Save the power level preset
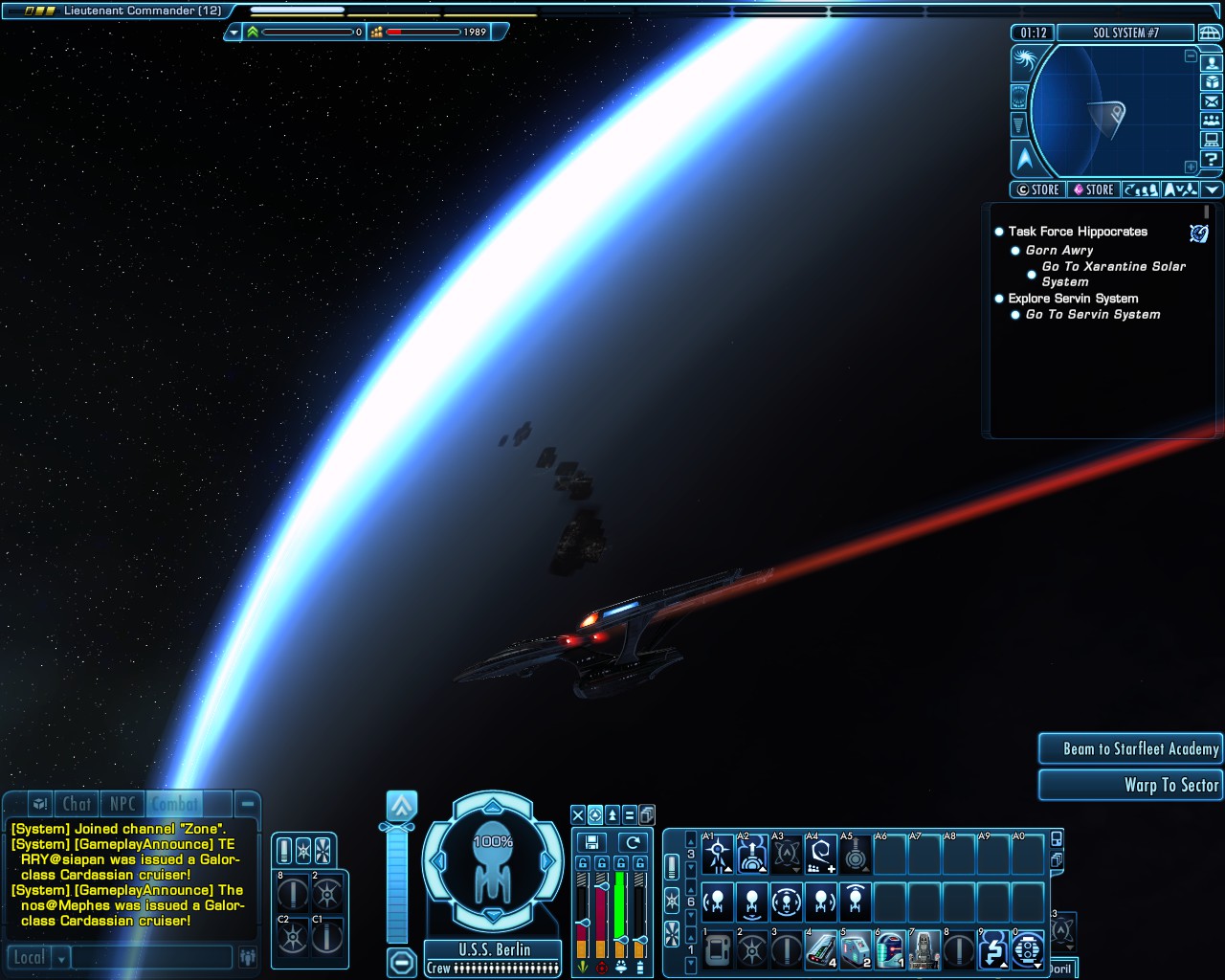The image size is (1225, 980). pos(591,842)
